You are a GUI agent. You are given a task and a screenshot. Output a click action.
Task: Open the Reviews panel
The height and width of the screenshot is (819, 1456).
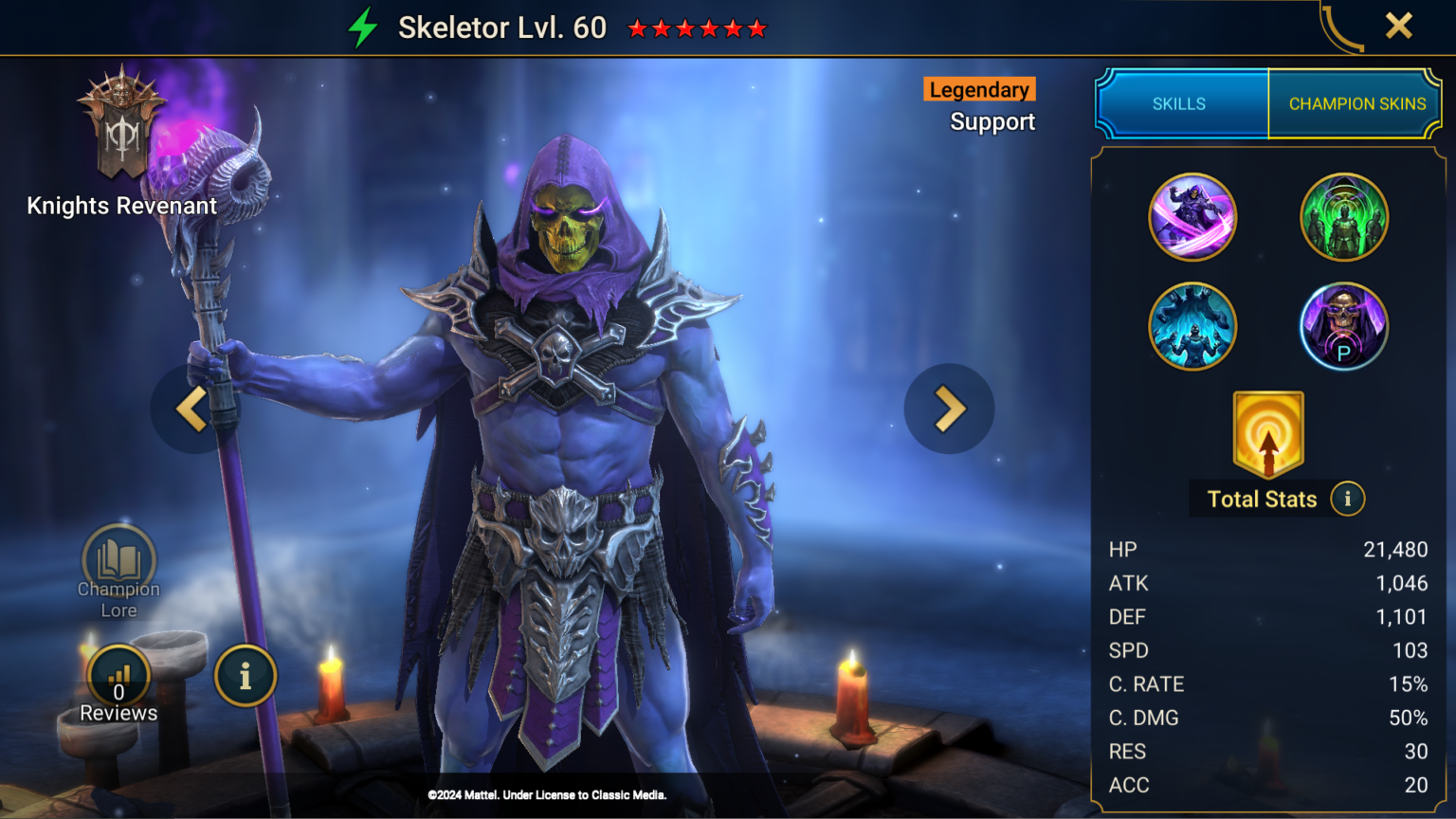[118, 677]
